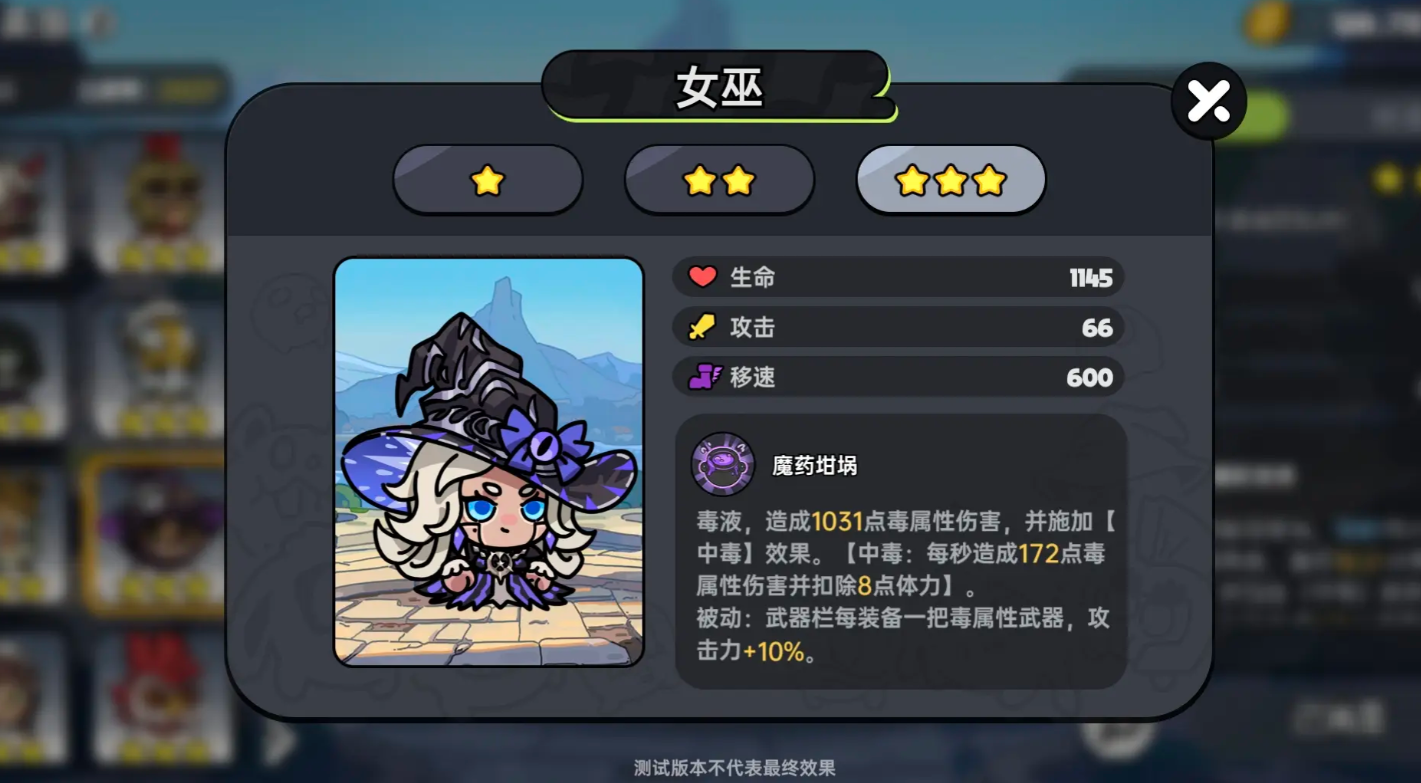Close the 女巫 detail panel
Screen dimensions: 1421x783
click(1208, 100)
